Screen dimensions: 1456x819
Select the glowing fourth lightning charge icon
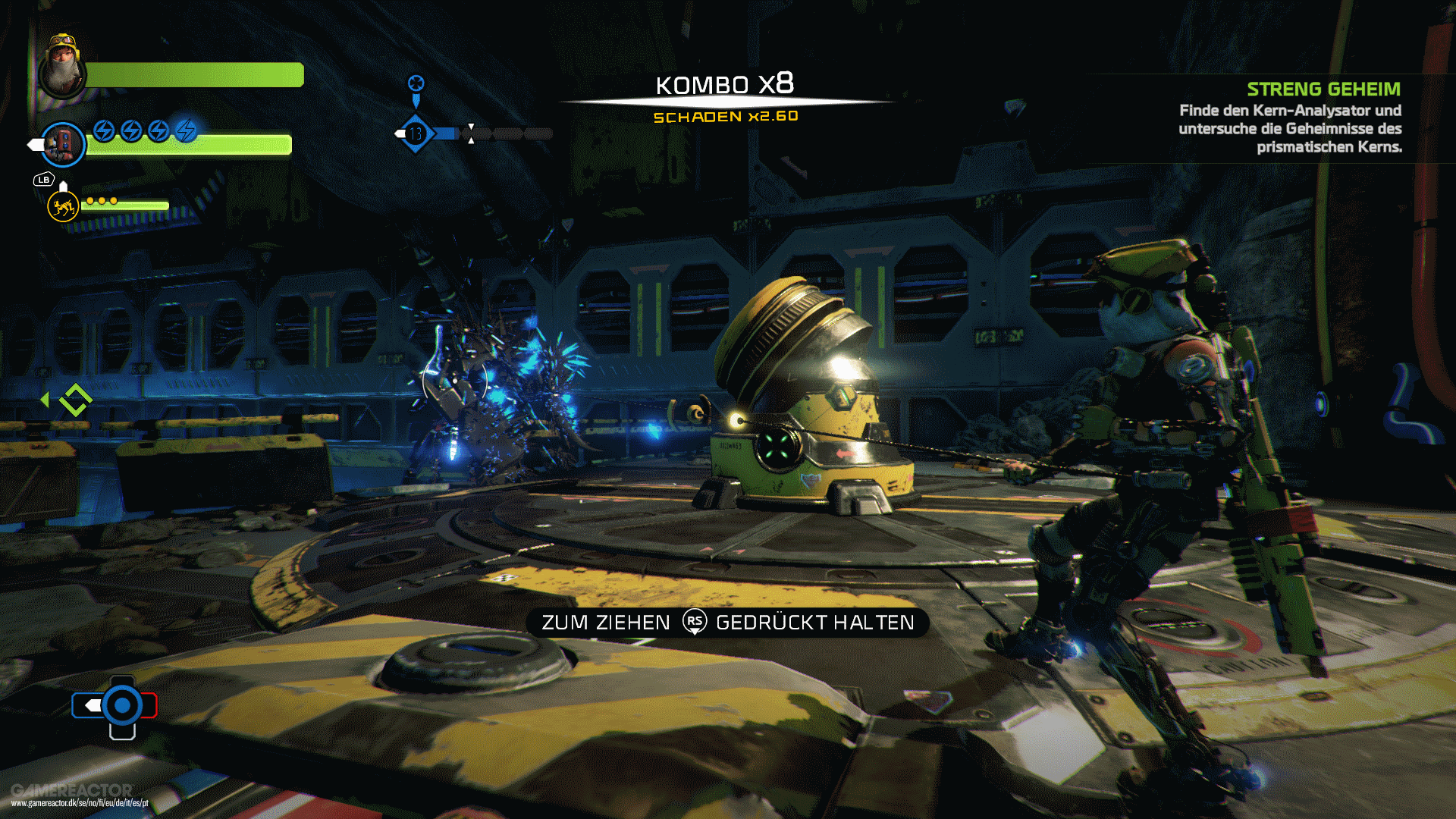coord(186,130)
